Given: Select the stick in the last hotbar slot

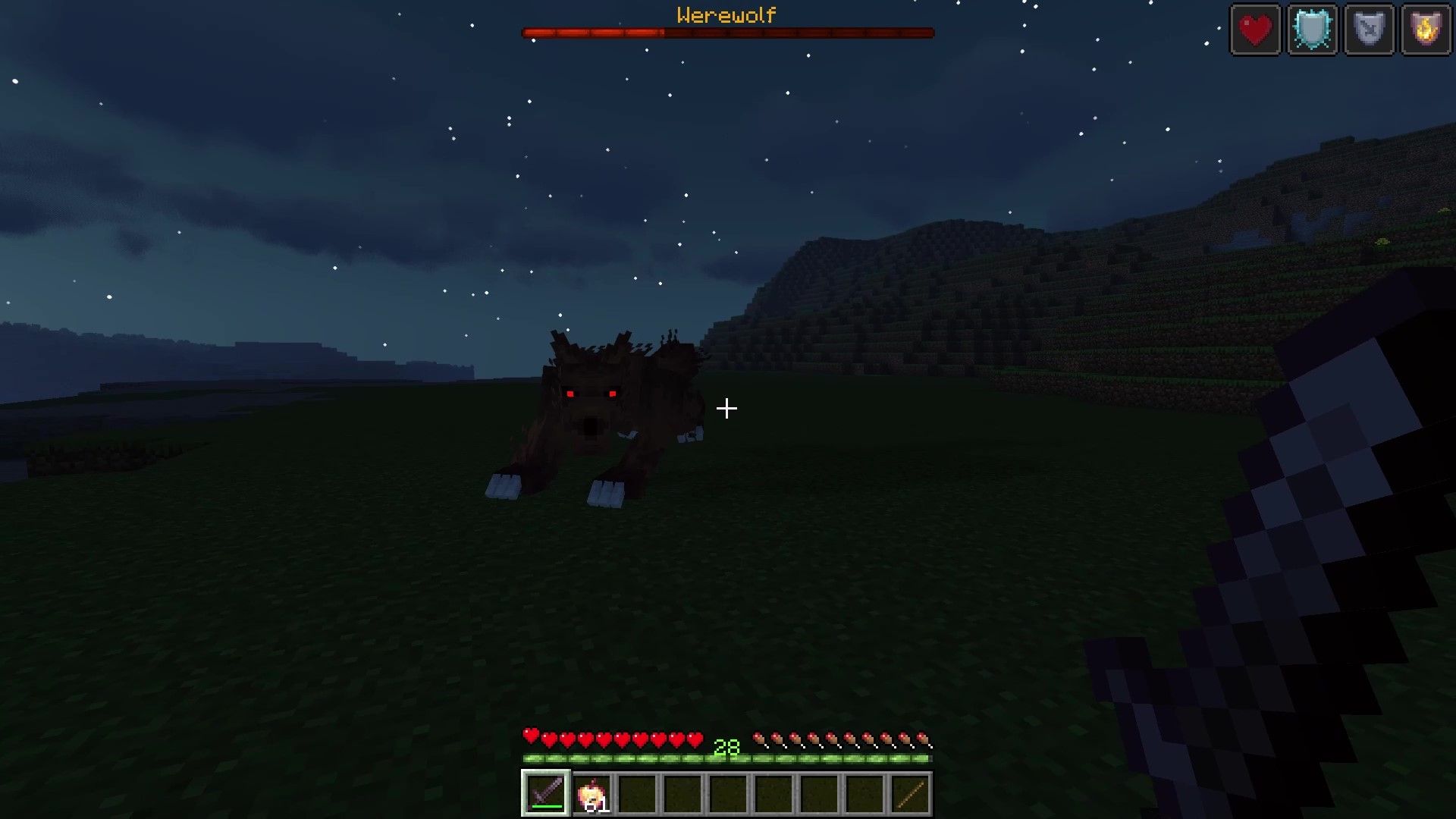Looking at the screenshot, I should click(x=908, y=793).
